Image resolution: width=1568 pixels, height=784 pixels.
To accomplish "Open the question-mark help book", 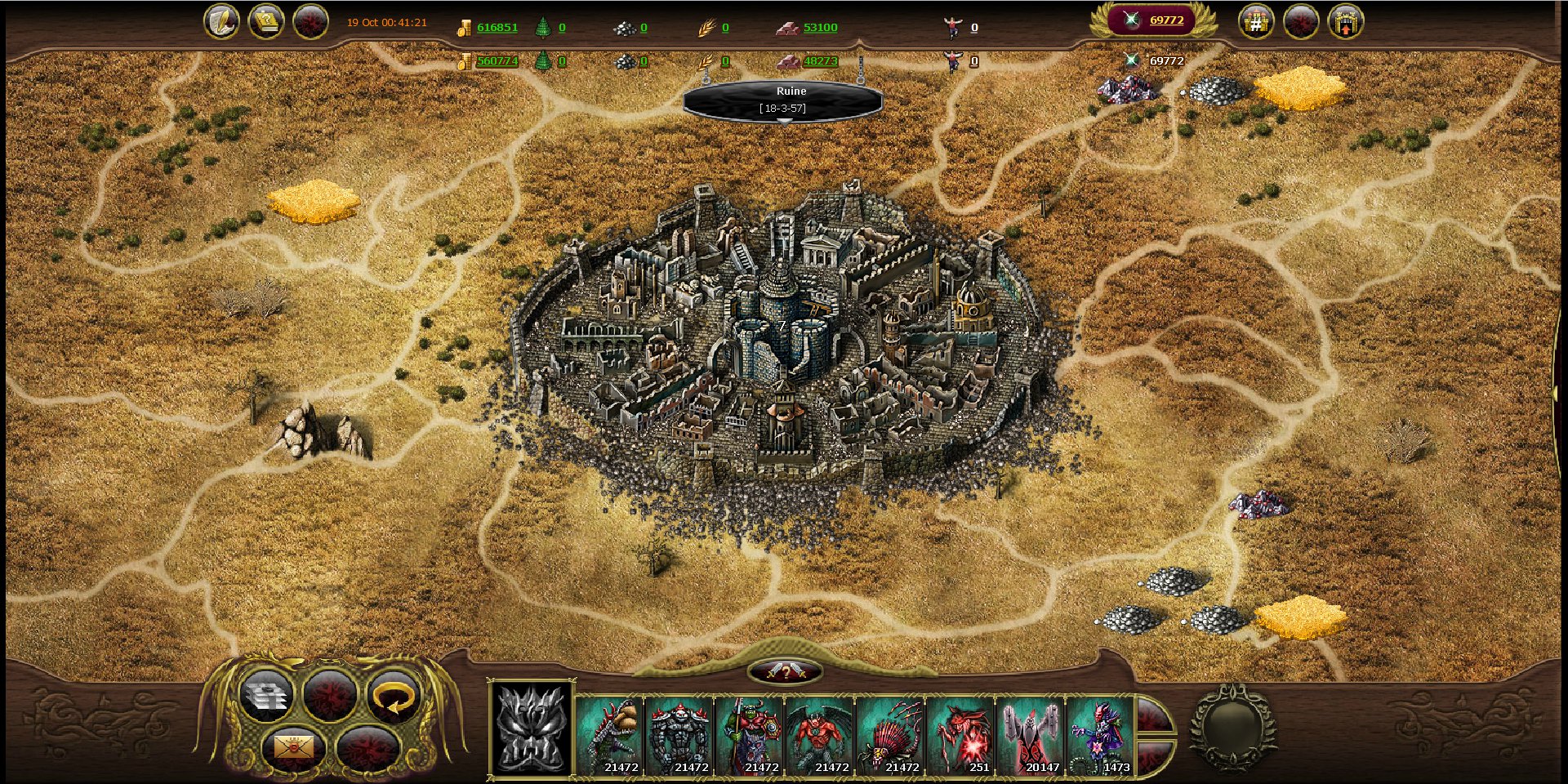I will point(265,22).
